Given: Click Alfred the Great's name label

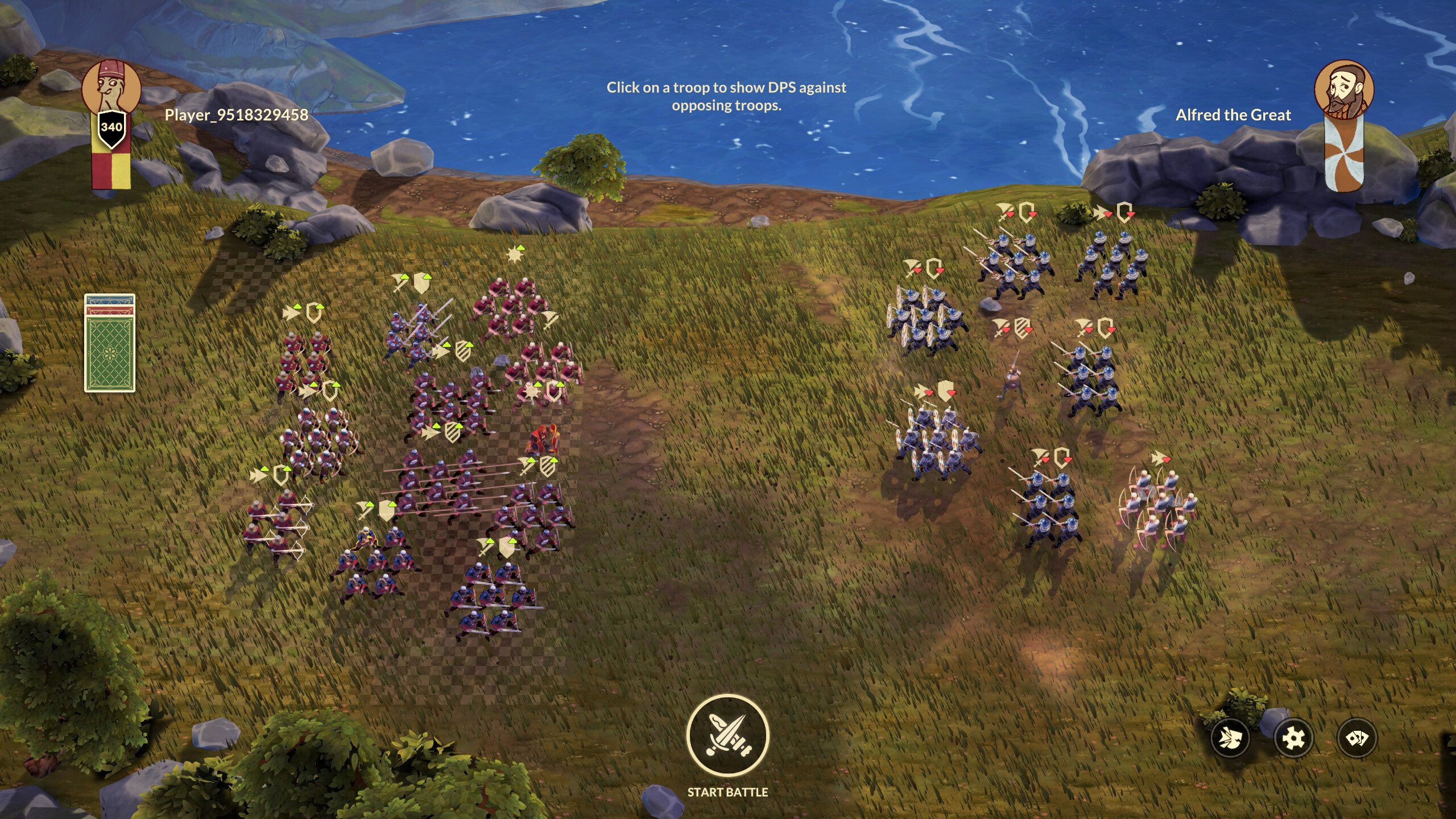Looking at the screenshot, I should point(1233,114).
